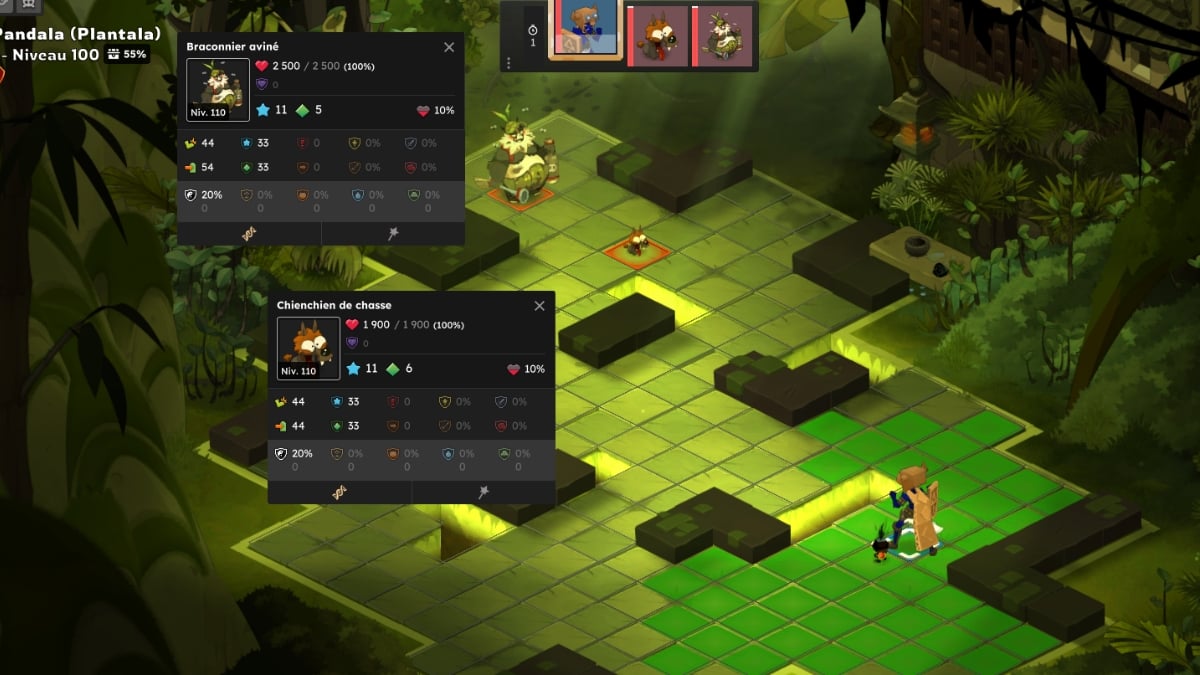Close the Chienchien de chasse info panel
Screen dimensions: 1200x675
pos(540,306)
